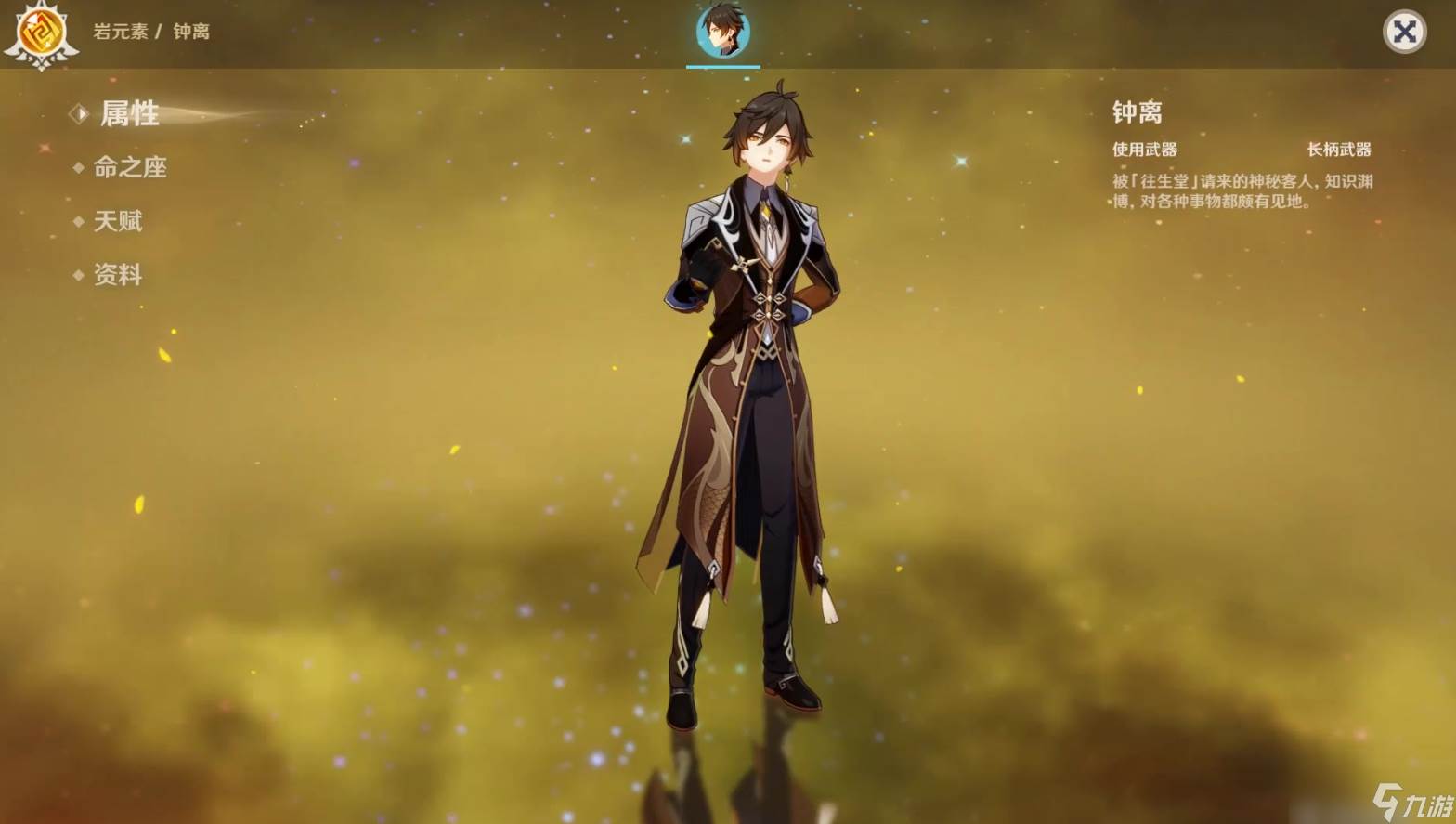Select the 命之座 constellation menu
This screenshot has height=824, width=1456.
pos(129,167)
